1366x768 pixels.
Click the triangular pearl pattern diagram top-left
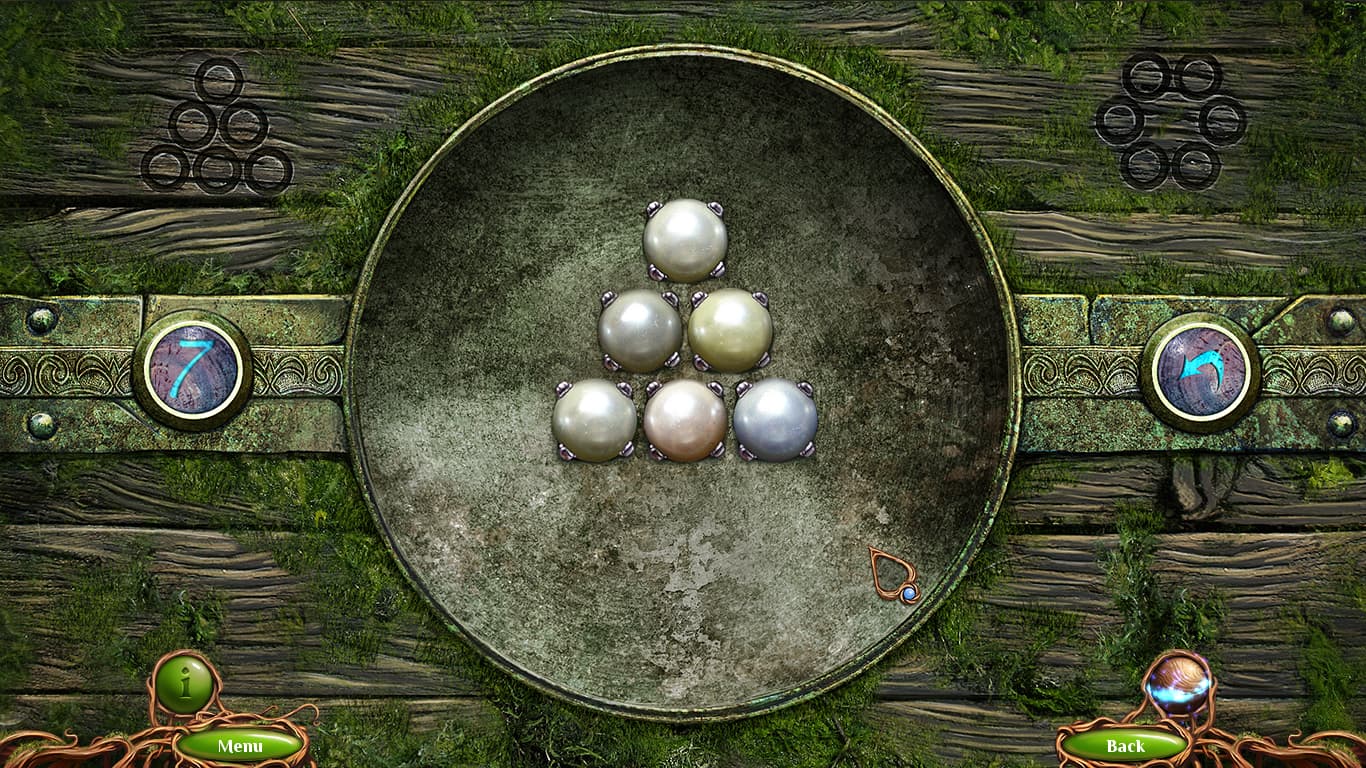[213, 123]
